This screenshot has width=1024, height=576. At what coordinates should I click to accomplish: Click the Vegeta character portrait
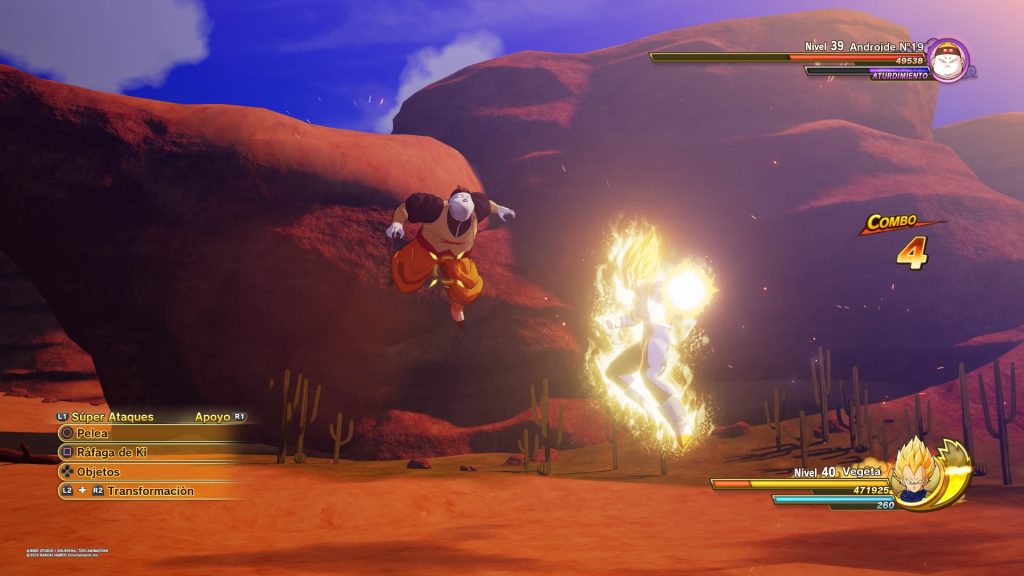point(914,472)
